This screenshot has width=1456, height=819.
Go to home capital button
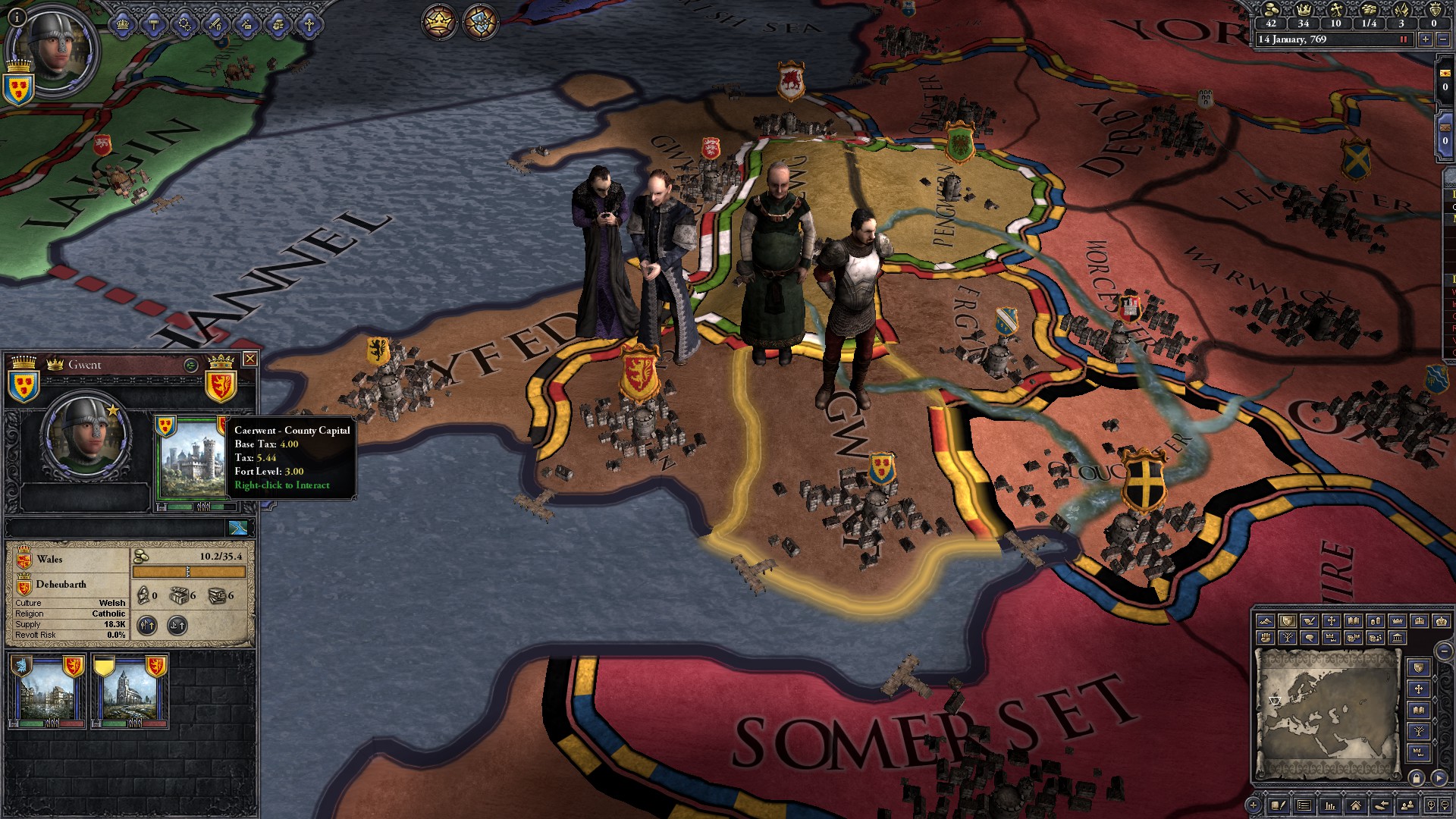click(1355, 805)
